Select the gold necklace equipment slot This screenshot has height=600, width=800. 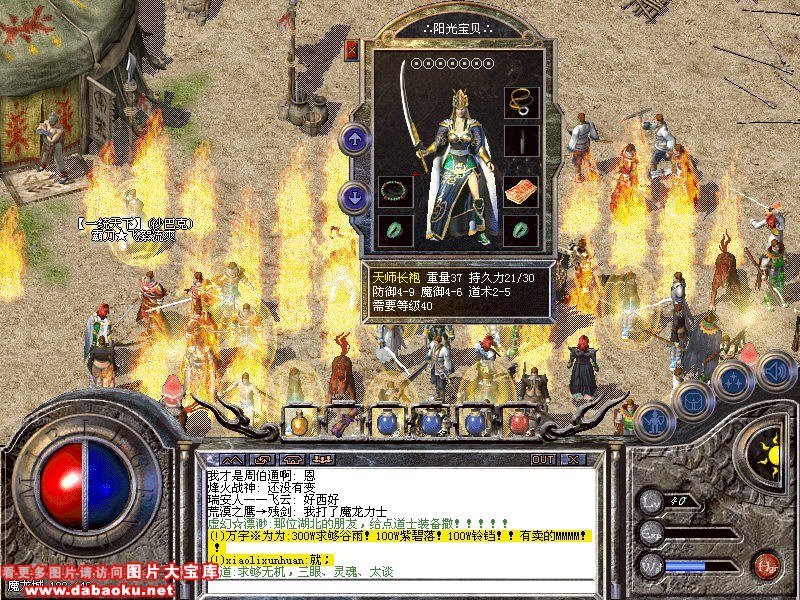[x=521, y=101]
